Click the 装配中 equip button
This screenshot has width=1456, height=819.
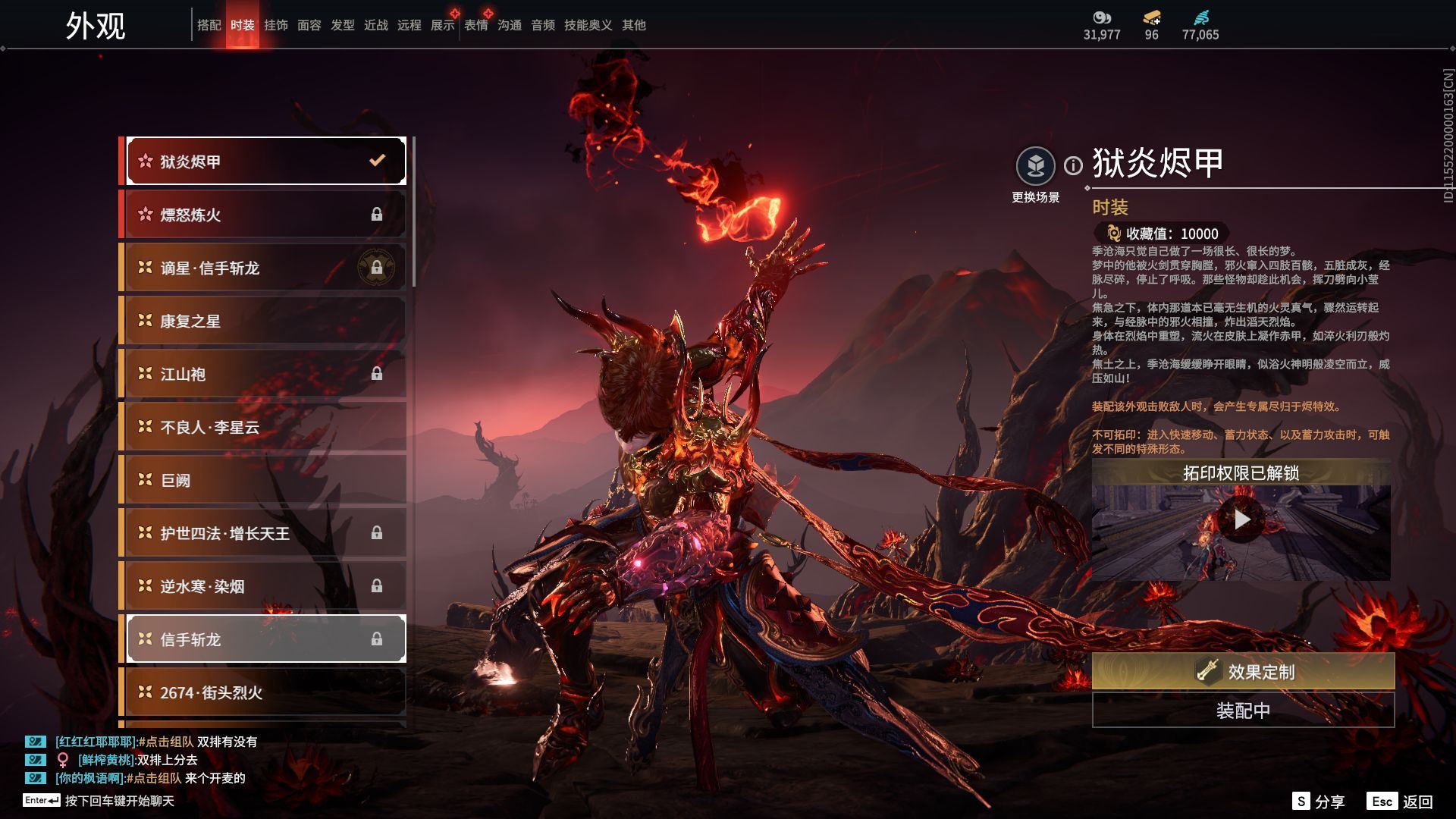pos(1243,711)
